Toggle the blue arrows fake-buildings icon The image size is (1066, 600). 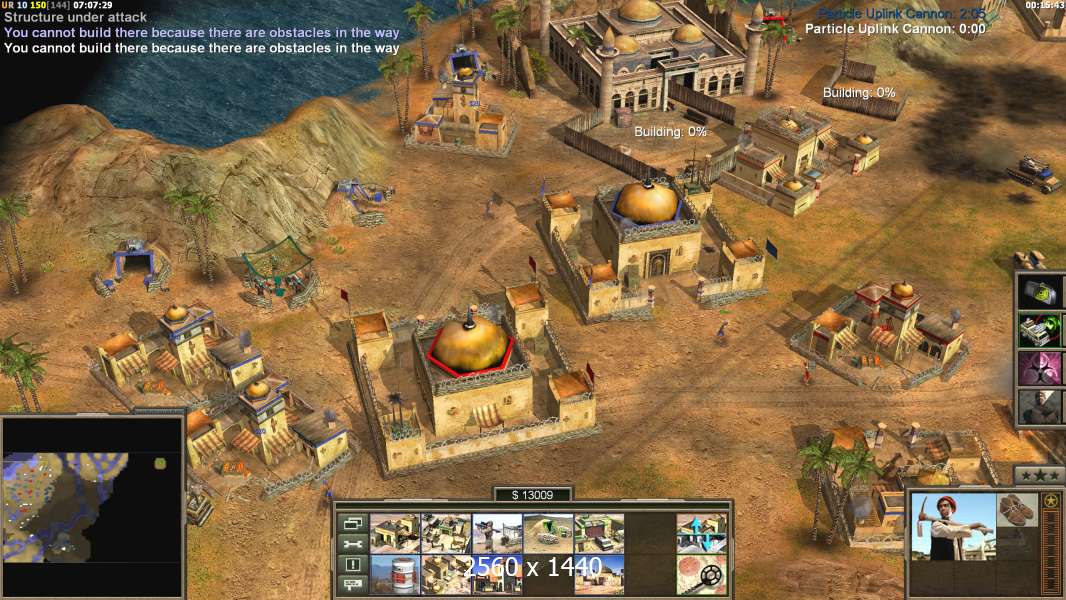coord(701,533)
